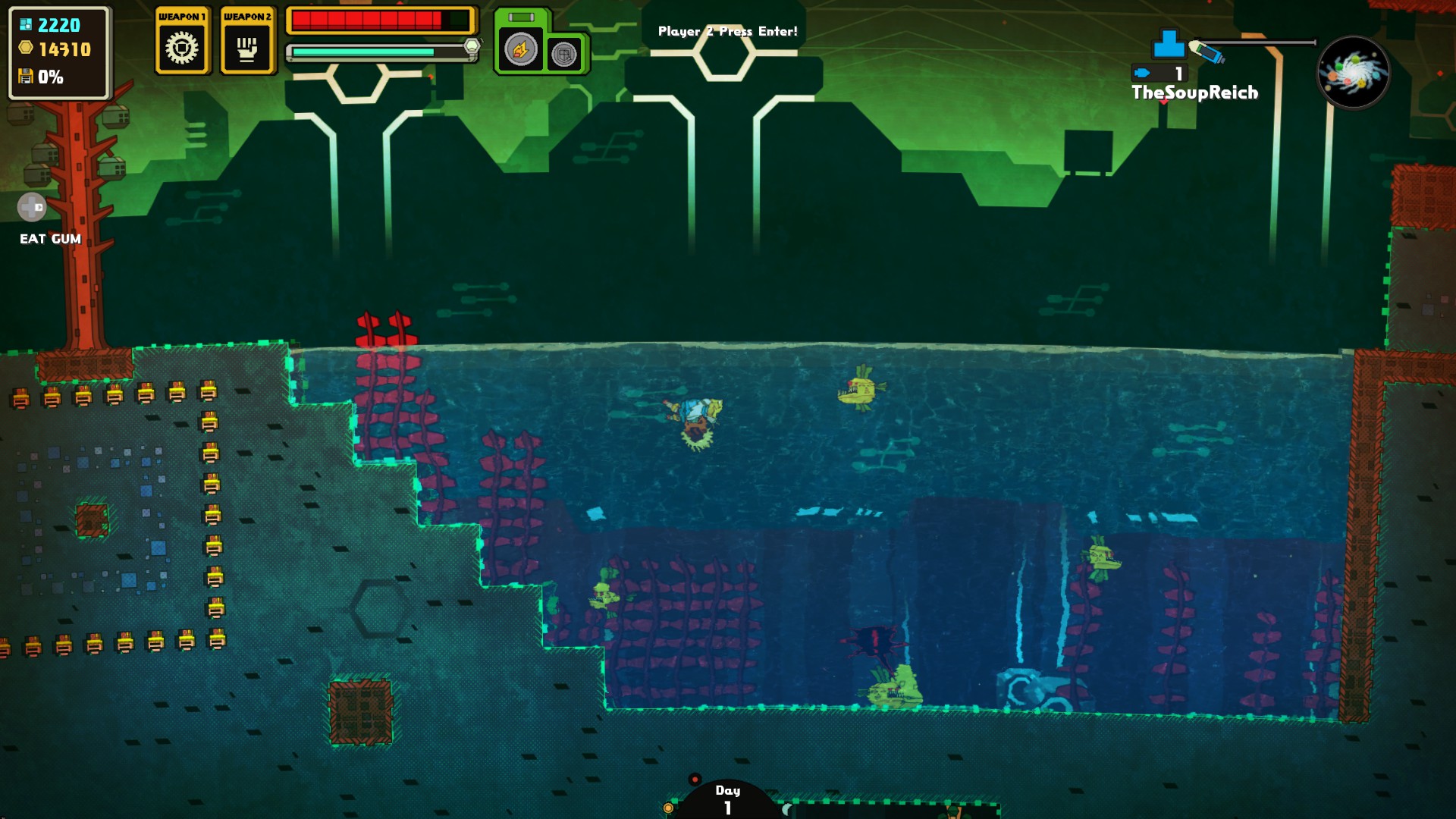Image resolution: width=1456 pixels, height=819 pixels.
Task: Click the blue home base icon
Action: click(x=1169, y=44)
